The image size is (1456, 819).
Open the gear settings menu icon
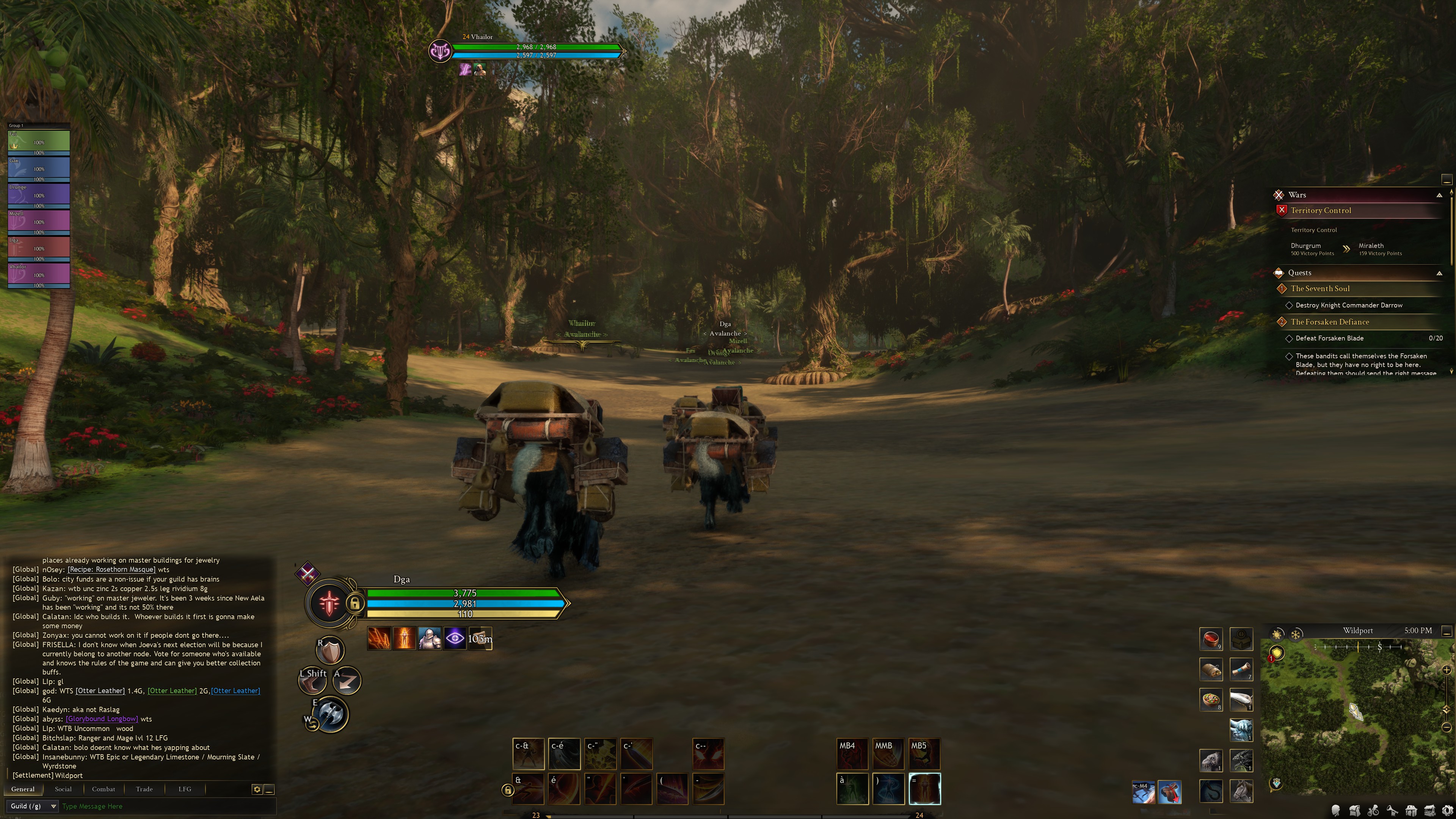click(x=1449, y=811)
